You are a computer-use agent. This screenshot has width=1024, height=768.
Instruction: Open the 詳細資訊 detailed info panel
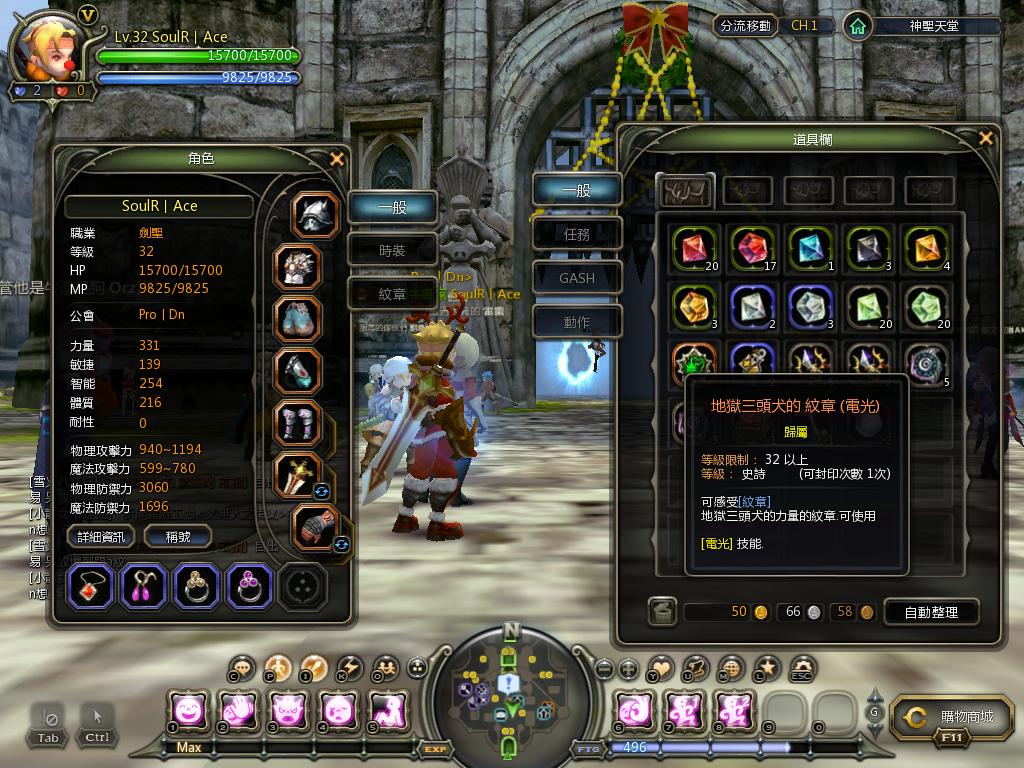pyautogui.click(x=103, y=537)
